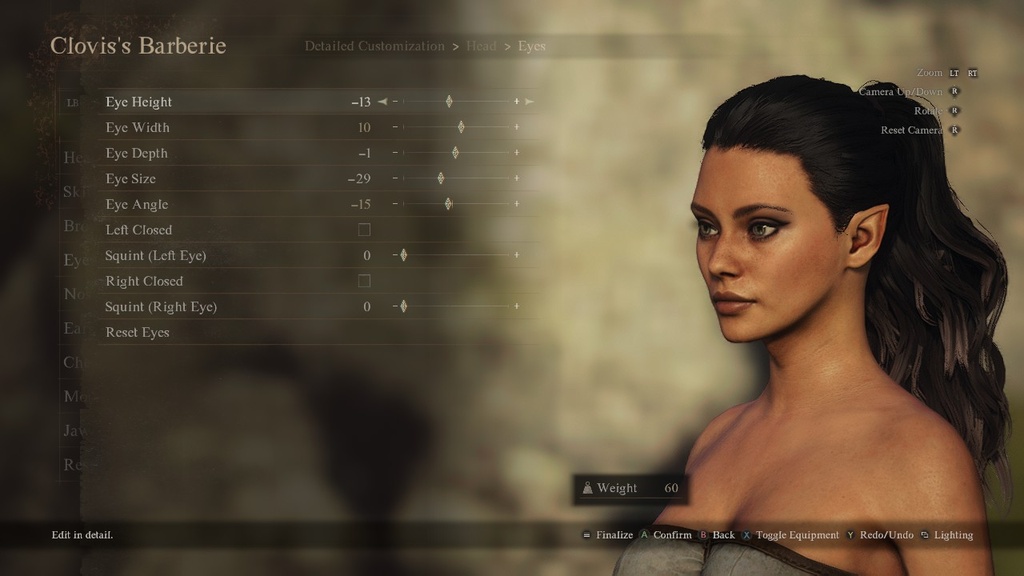This screenshot has height=576, width=1024.
Task: Adjust the Eye Size slider
Action: click(440, 179)
